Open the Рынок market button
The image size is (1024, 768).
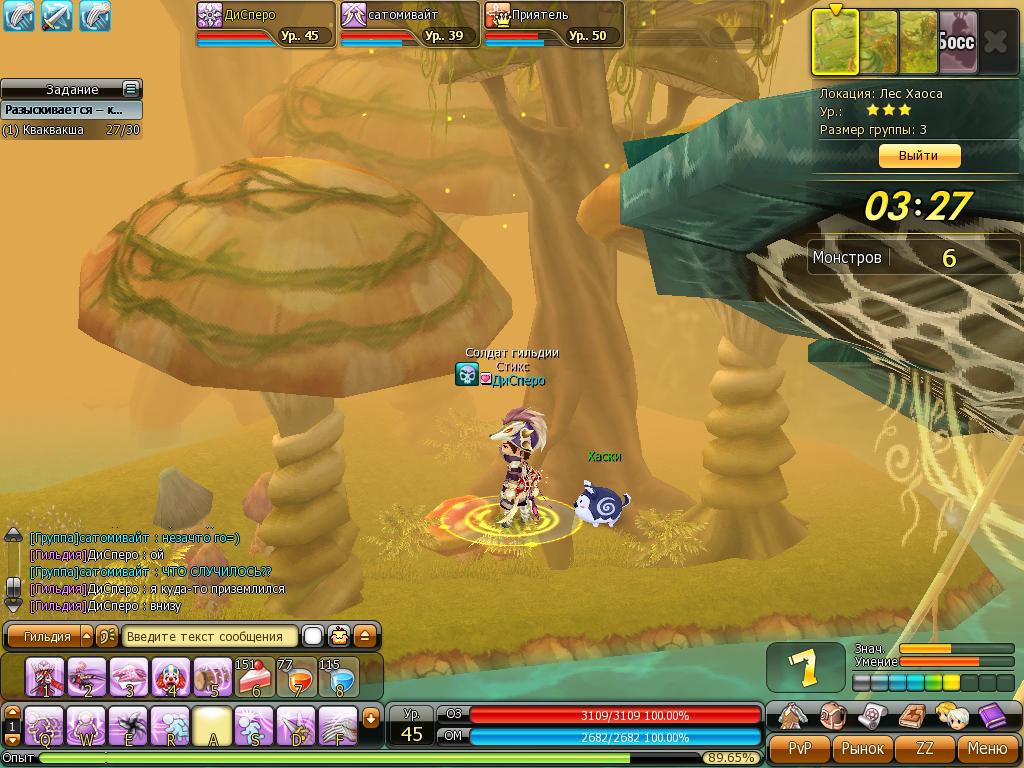click(862, 748)
